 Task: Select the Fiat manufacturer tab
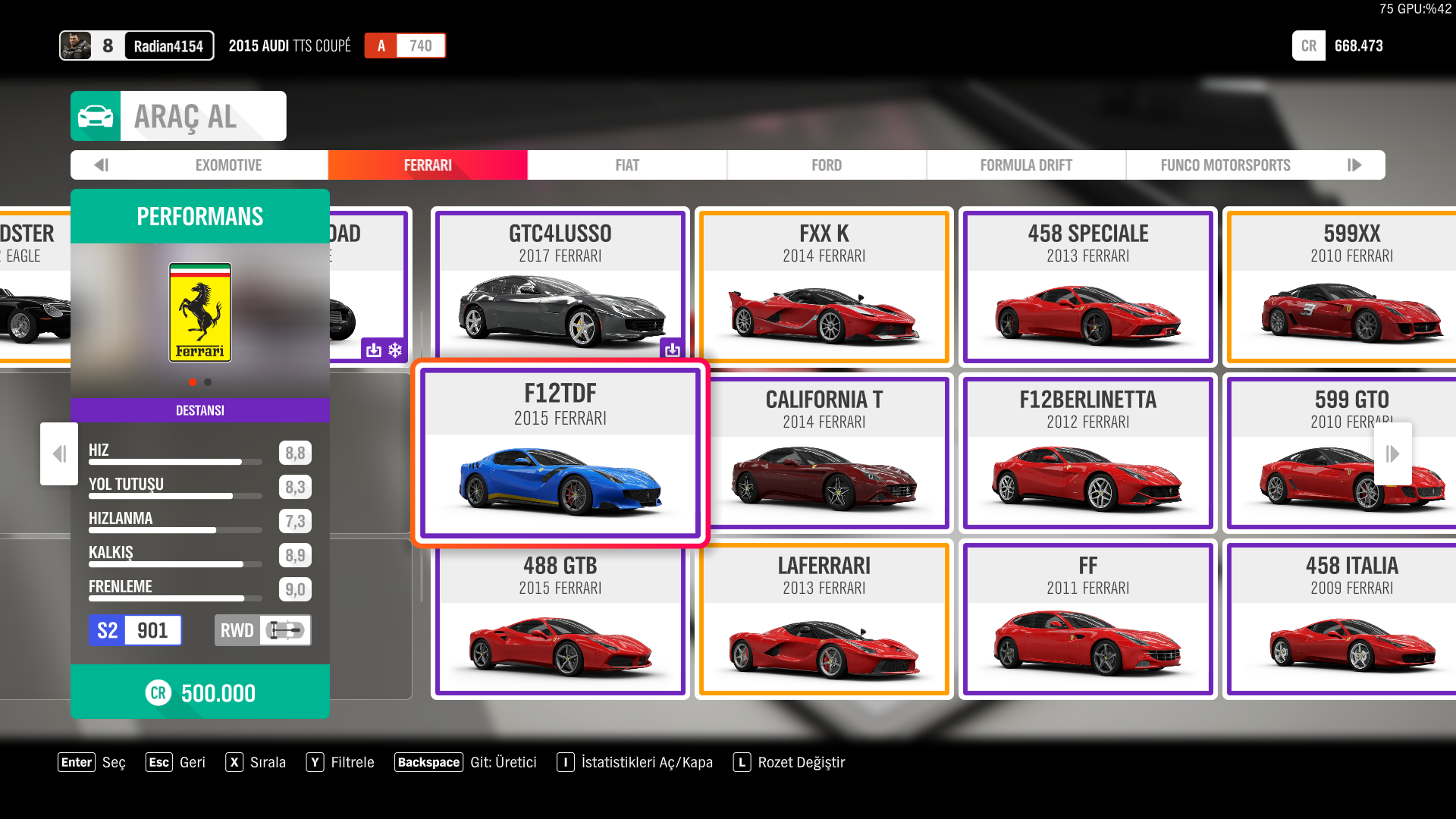pyautogui.click(x=627, y=165)
